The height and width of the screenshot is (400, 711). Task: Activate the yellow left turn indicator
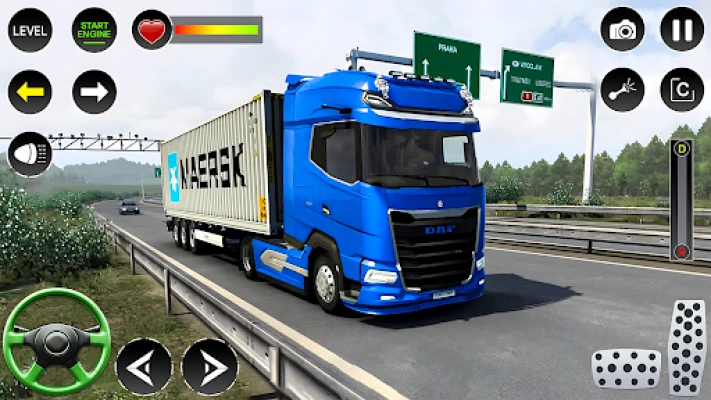coord(30,92)
